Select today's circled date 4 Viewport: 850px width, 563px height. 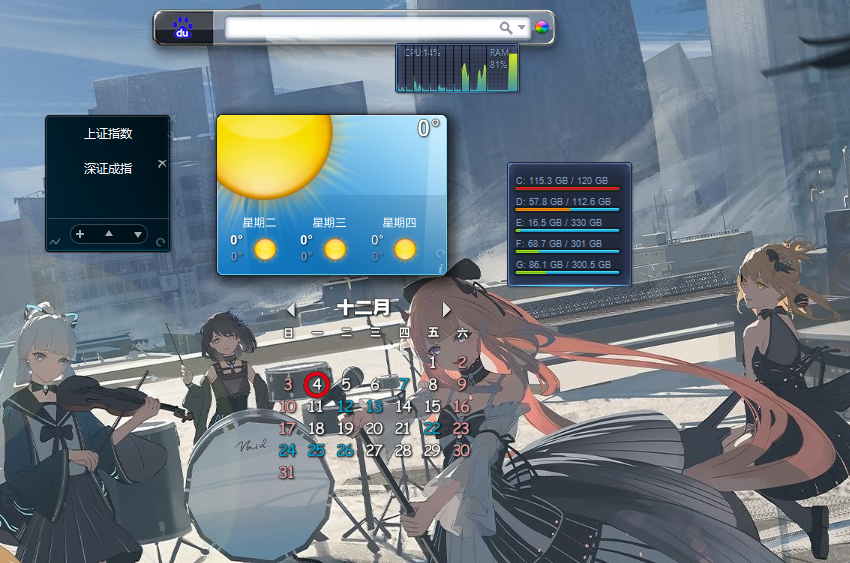[x=316, y=384]
